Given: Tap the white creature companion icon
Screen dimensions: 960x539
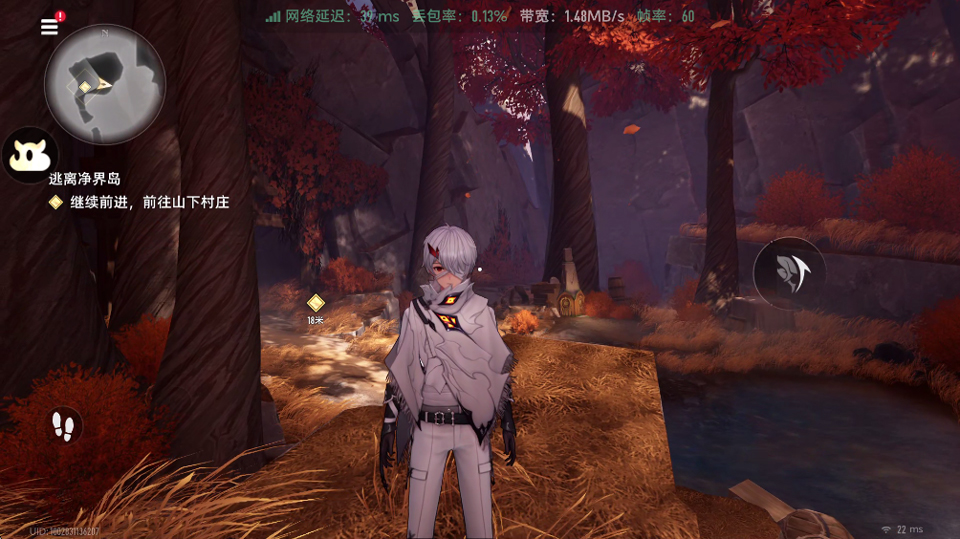Looking at the screenshot, I should click(x=28, y=155).
